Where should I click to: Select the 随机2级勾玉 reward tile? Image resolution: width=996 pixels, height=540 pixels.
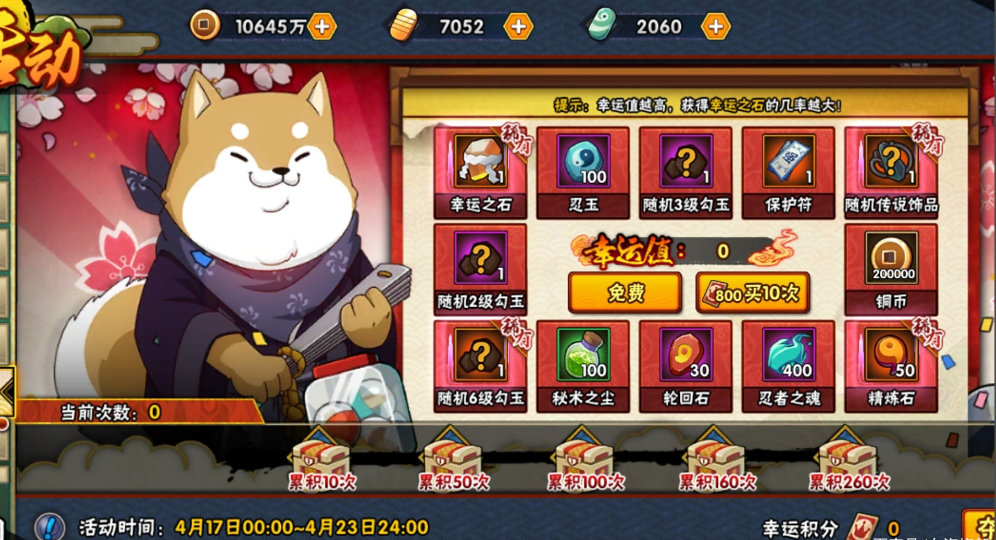480,266
